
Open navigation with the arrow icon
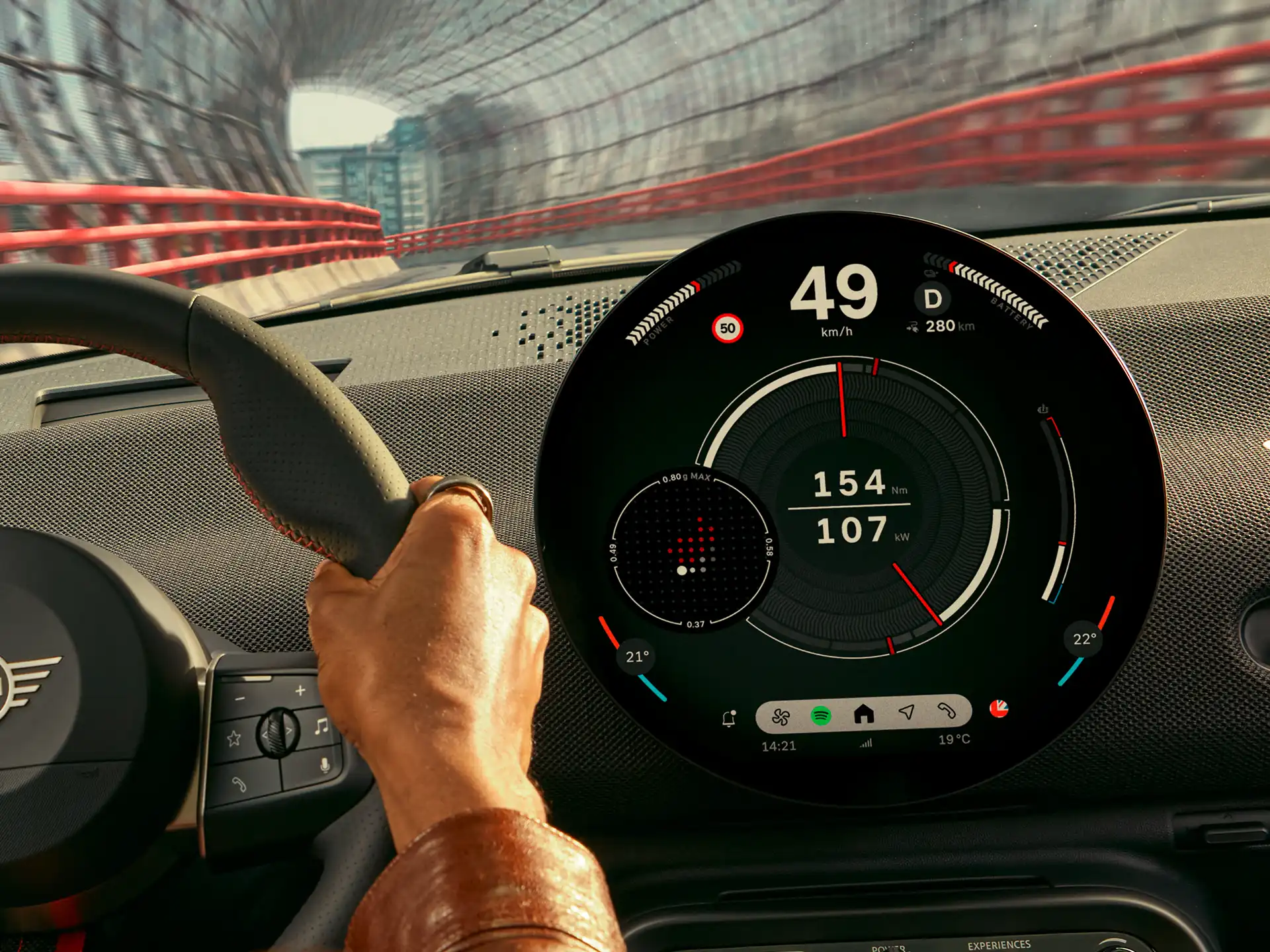[x=907, y=712]
